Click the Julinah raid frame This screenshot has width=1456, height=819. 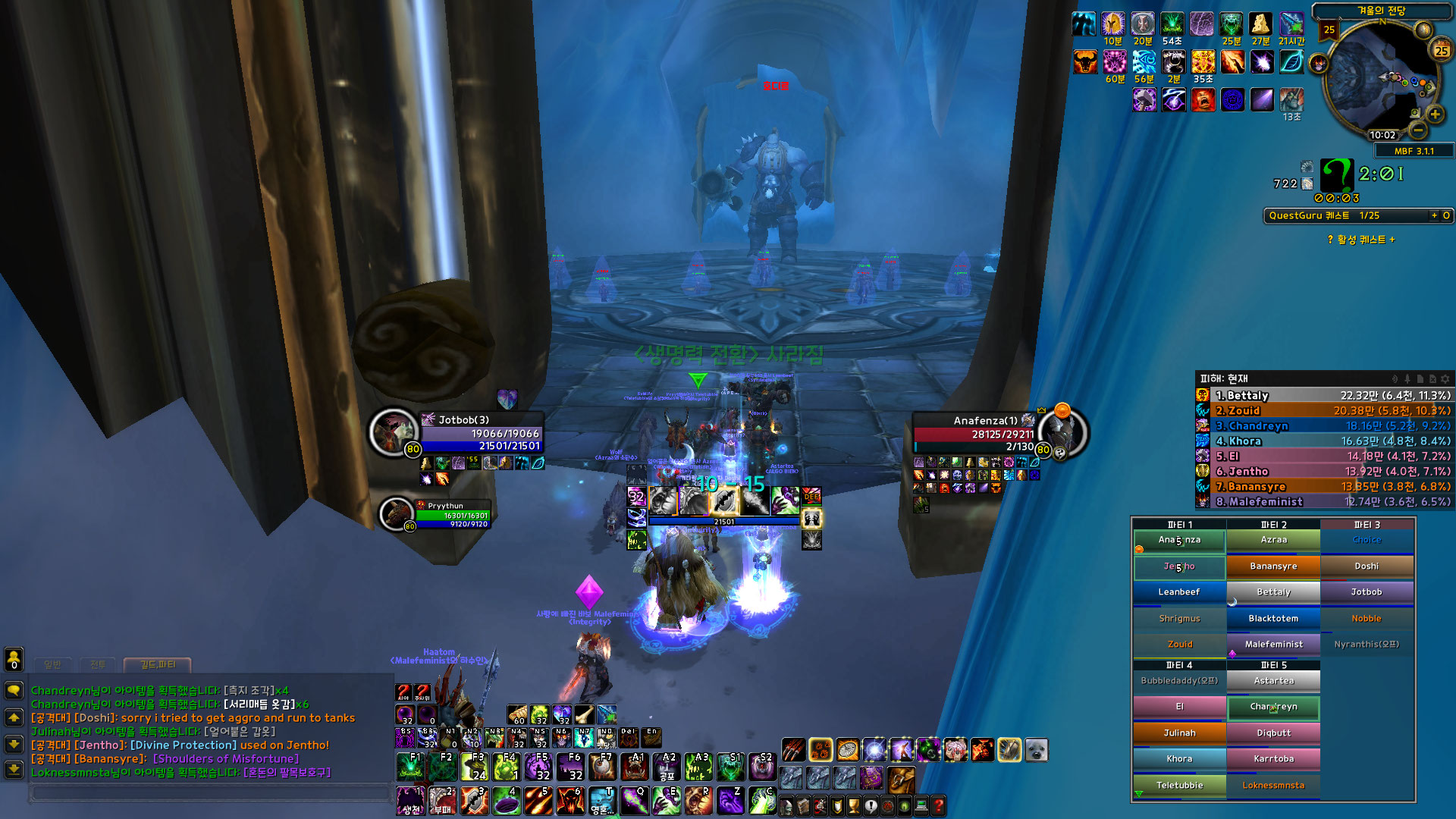click(1179, 733)
